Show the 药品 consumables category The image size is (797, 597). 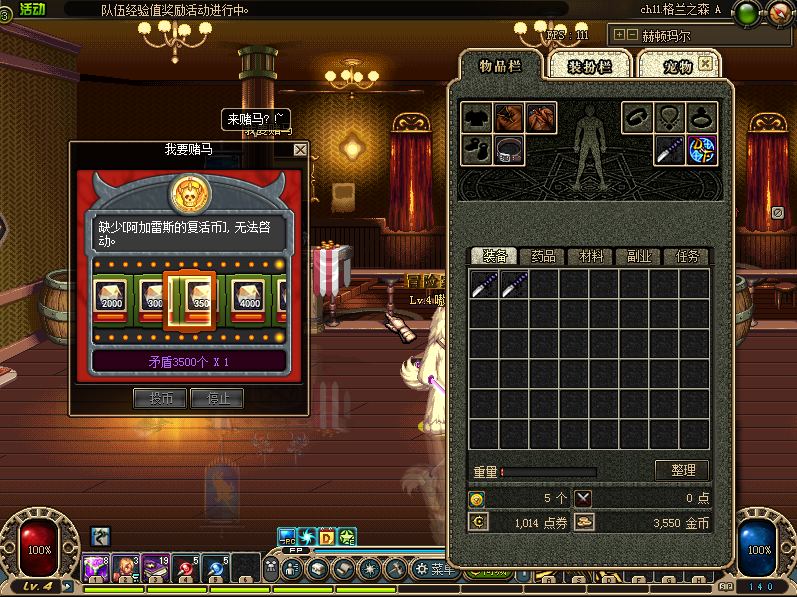[x=543, y=257]
